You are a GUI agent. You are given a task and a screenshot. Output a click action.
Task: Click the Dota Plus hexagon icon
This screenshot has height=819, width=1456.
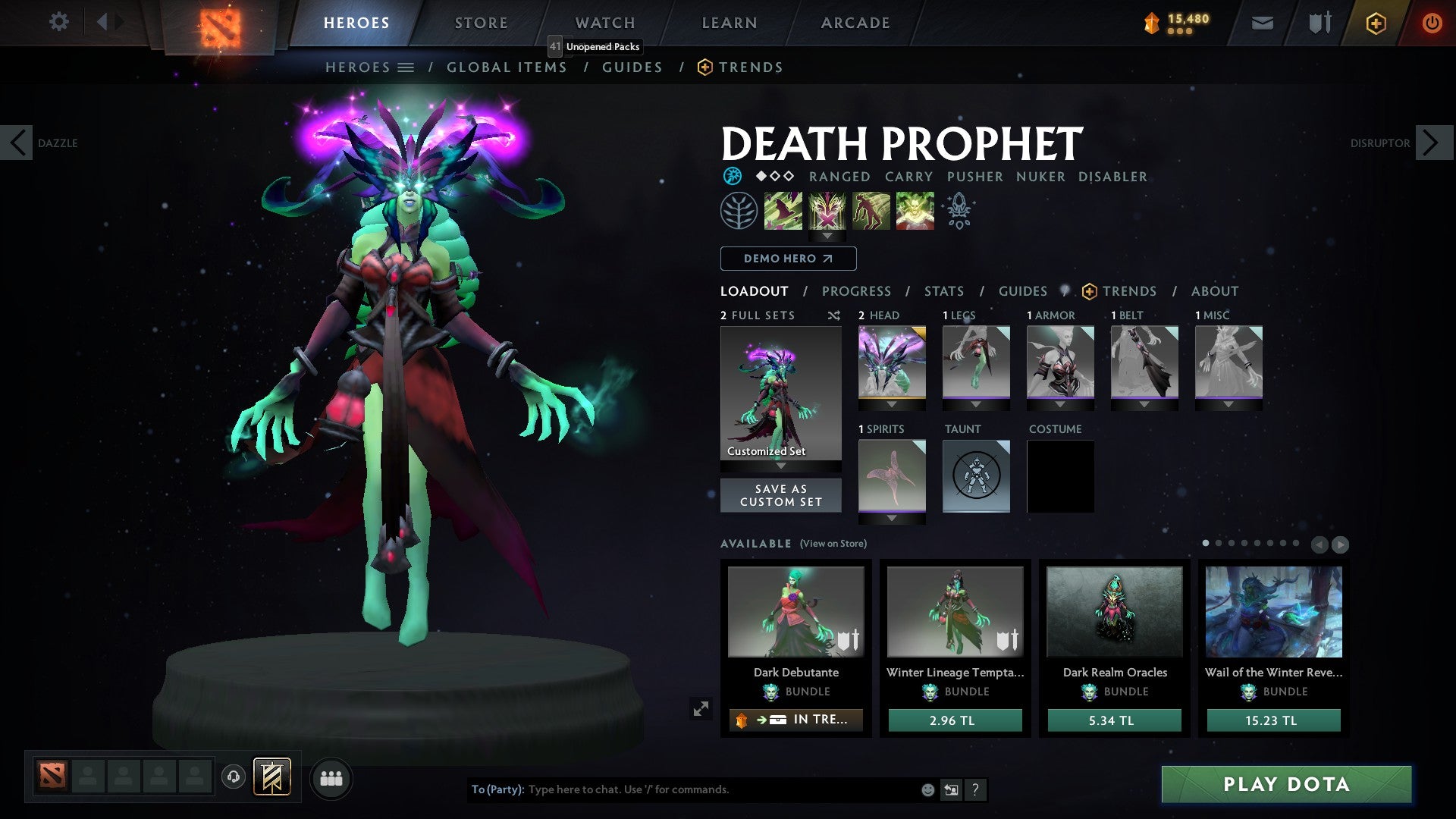click(x=1375, y=23)
